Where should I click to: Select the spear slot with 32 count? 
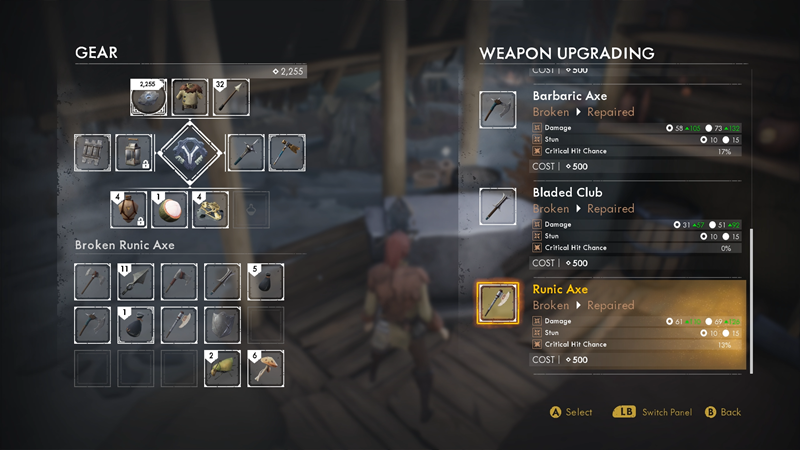(x=231, y=97)
